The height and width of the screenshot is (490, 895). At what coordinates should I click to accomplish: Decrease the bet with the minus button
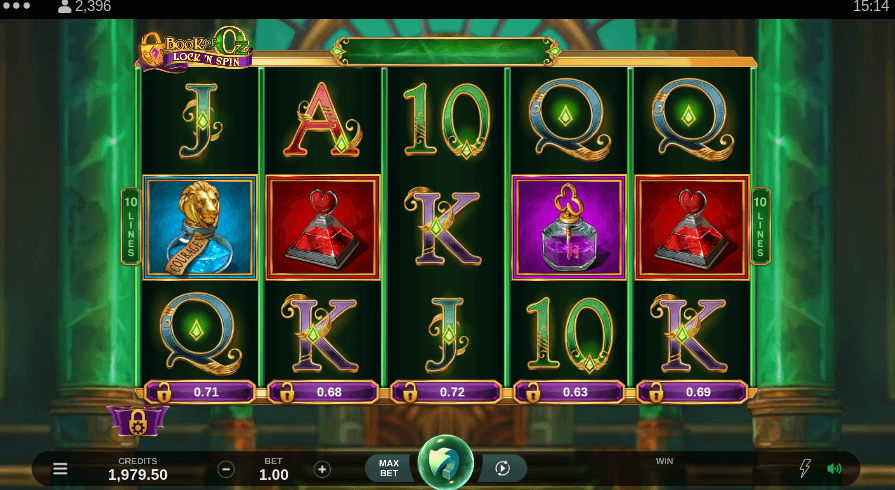[226, 469]
